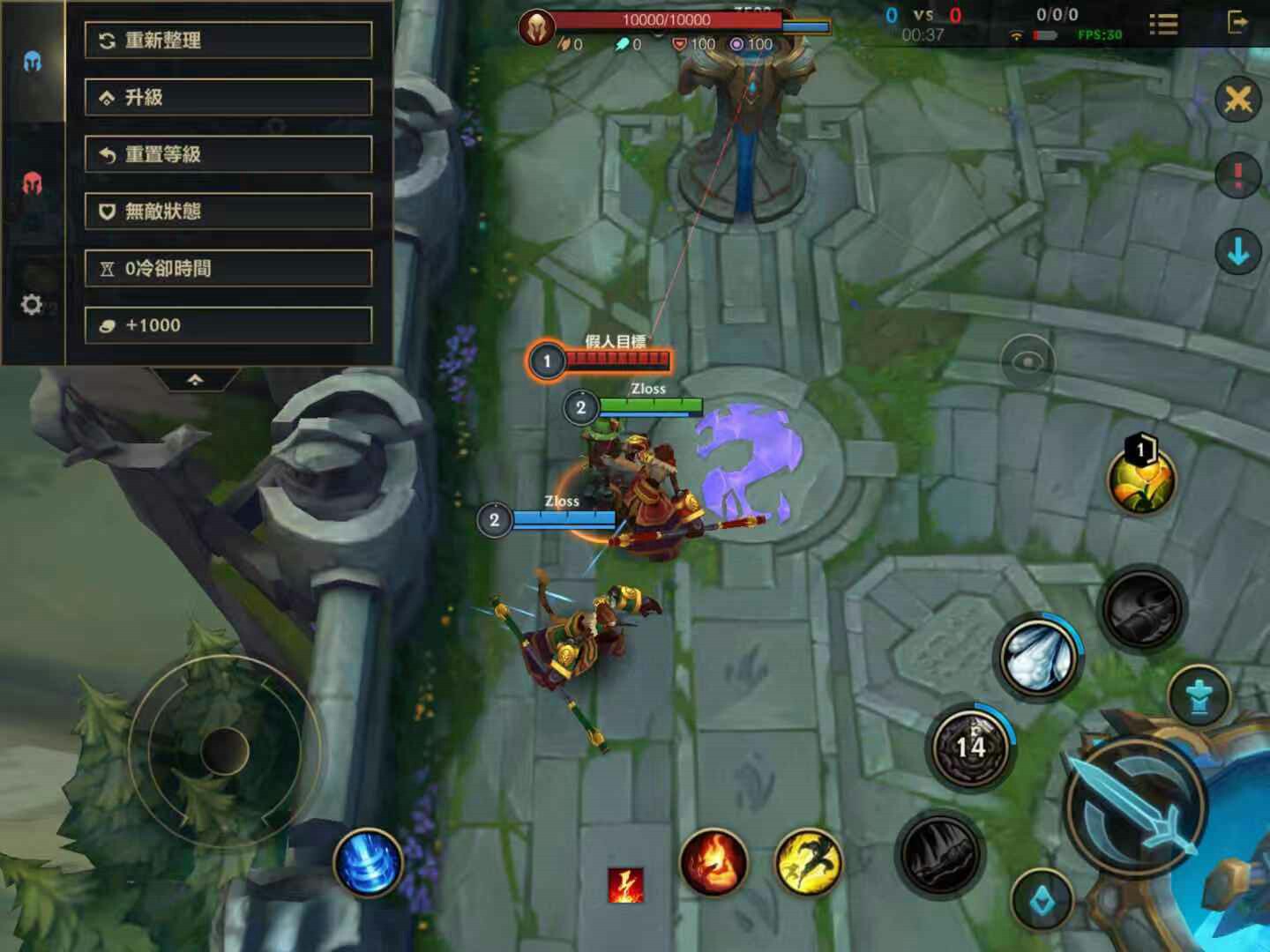Open the gear settings tab

32,305
